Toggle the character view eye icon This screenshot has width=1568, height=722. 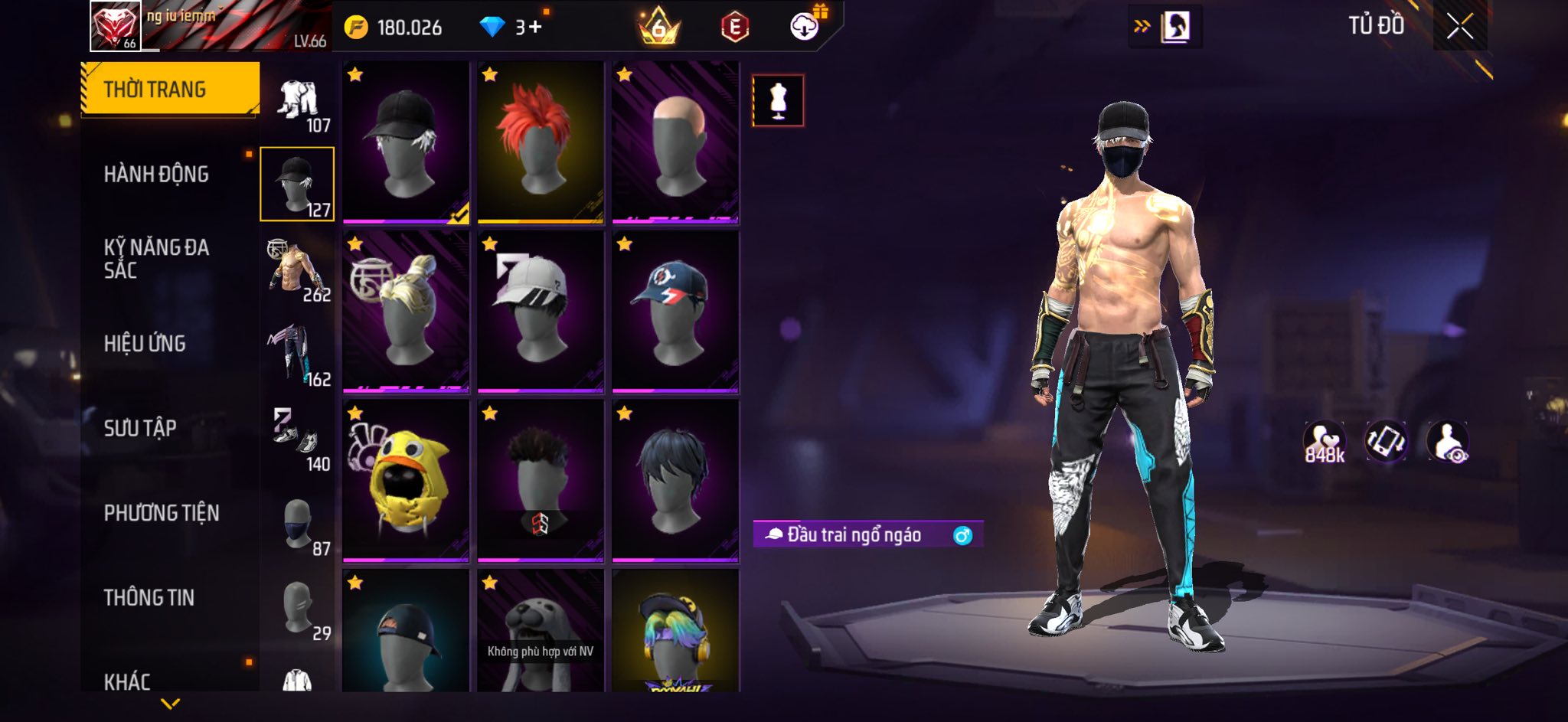tap(1447, 443)
